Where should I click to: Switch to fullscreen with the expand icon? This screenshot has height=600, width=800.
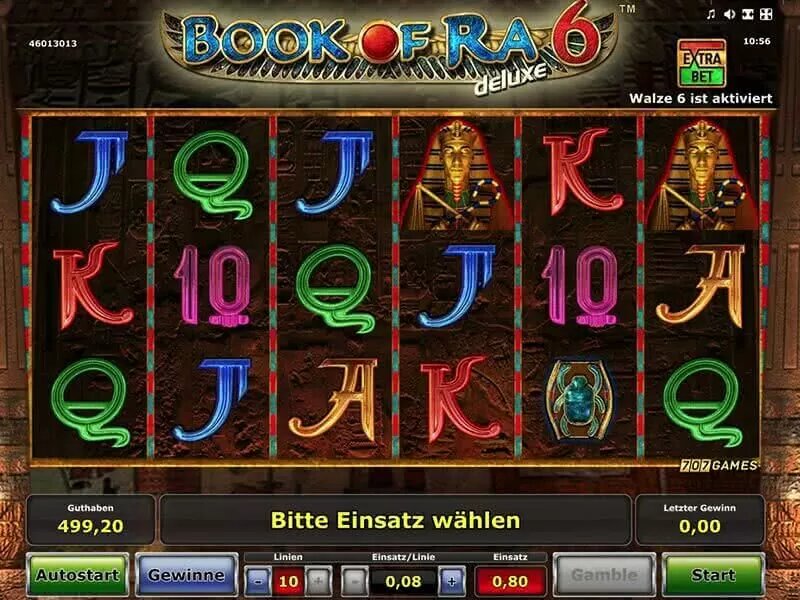tap(766, 15)
